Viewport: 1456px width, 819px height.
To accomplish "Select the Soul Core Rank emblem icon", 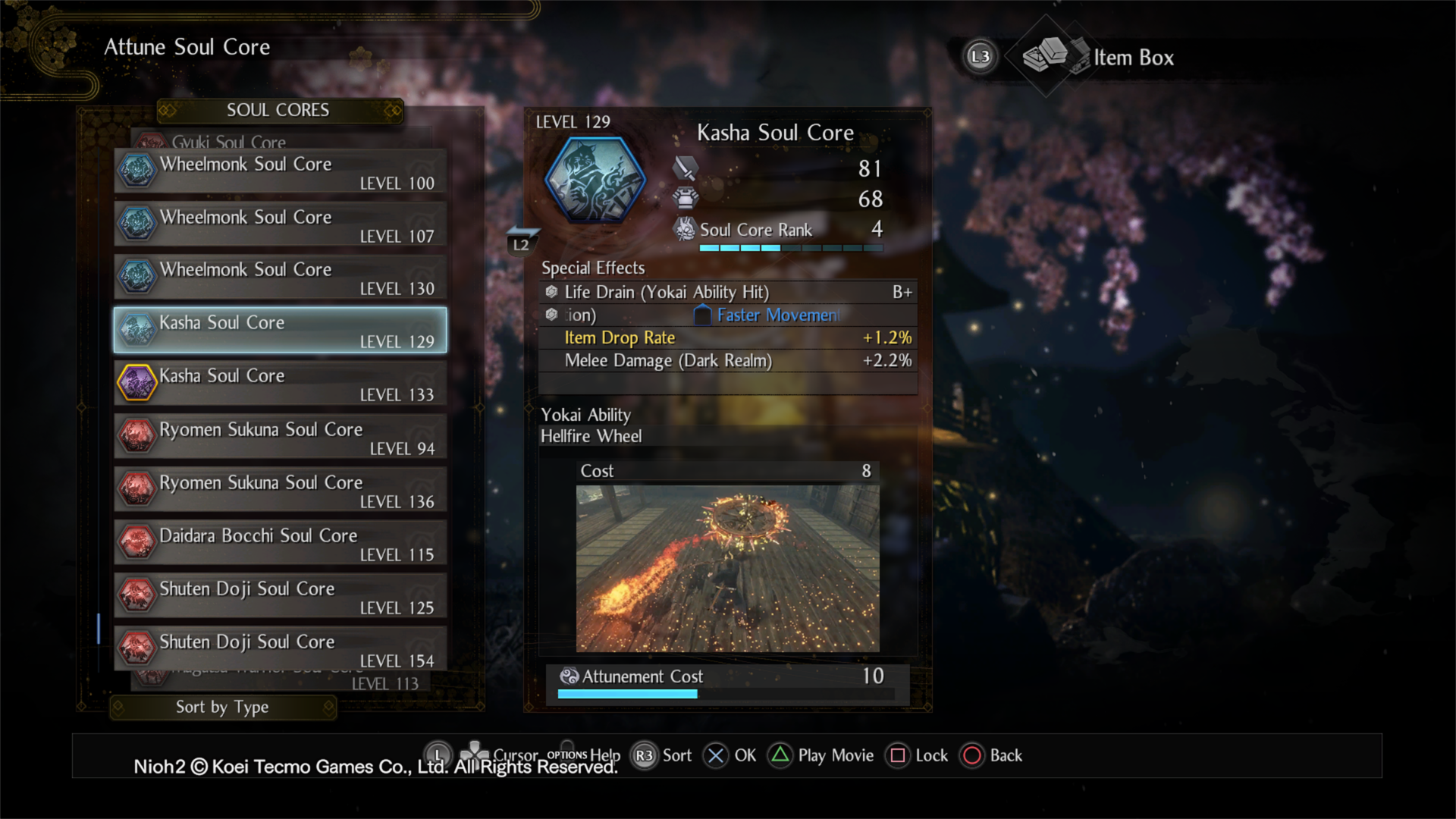I will [685, 229].
